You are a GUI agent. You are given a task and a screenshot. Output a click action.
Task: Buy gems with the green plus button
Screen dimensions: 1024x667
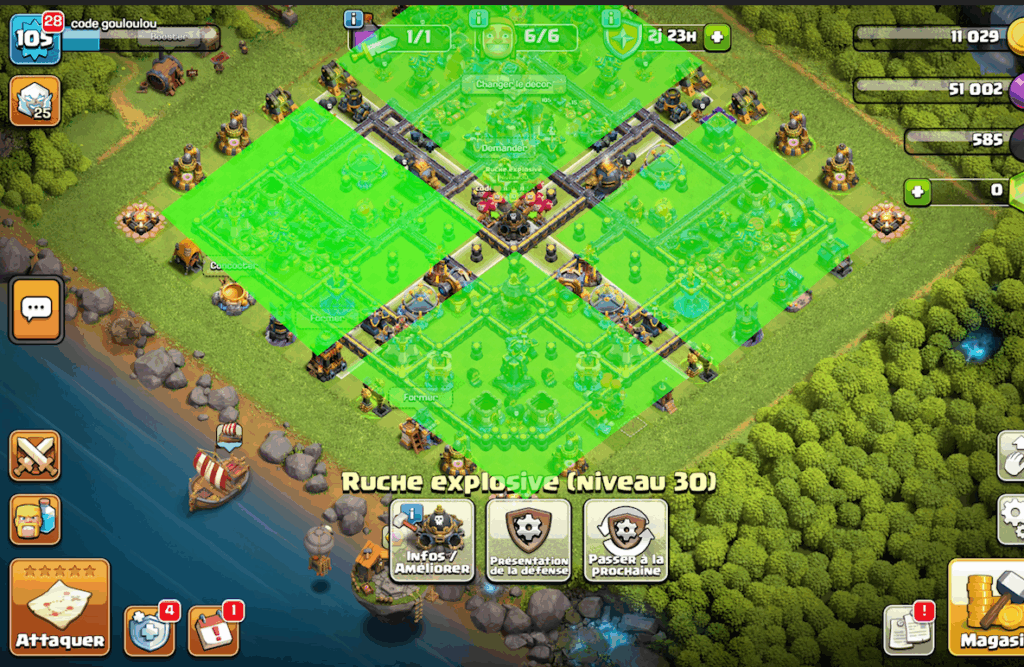click(919, 190)
